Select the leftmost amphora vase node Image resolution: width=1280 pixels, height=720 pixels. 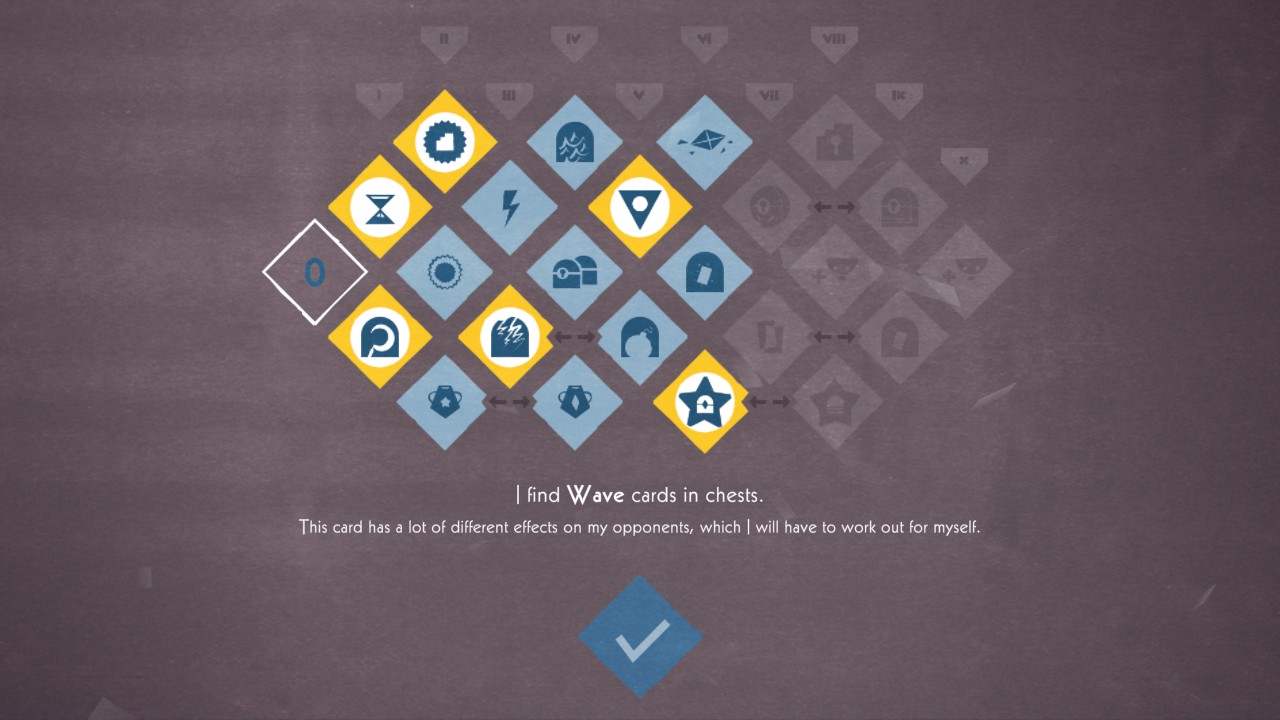click(x=445, y=400)
